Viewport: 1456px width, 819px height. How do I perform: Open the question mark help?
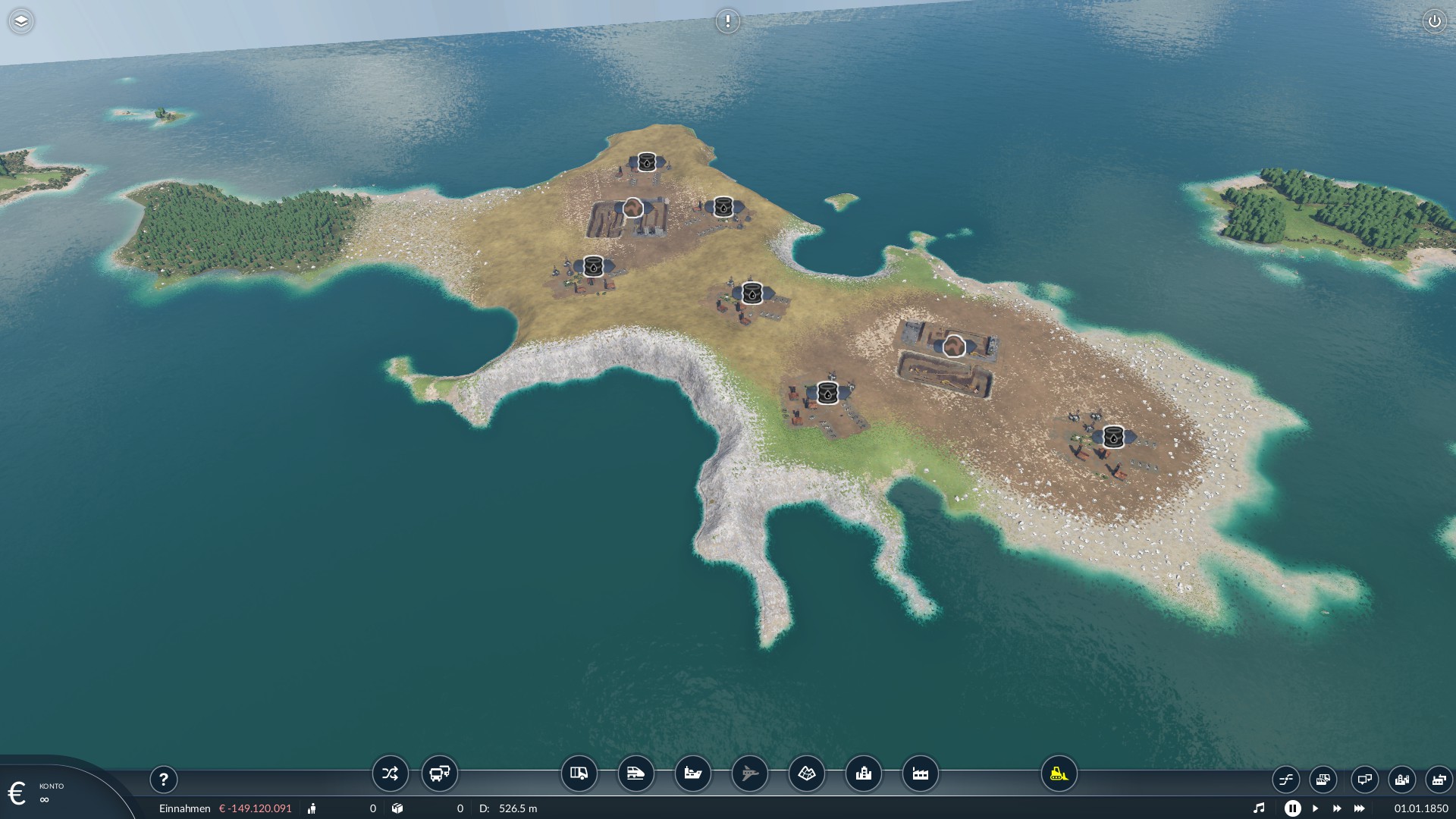[163, 779]
